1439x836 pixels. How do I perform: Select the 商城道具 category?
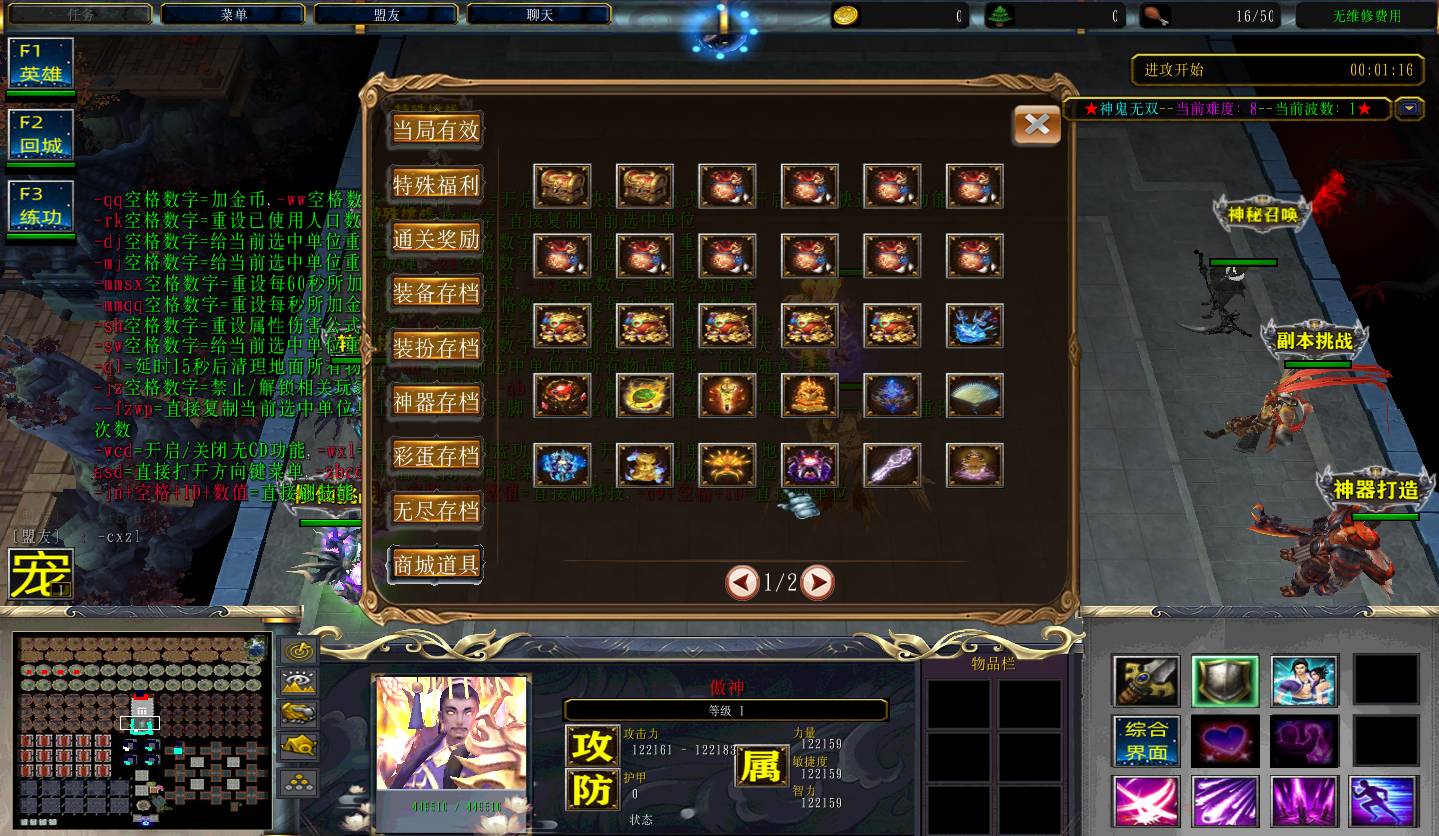tap(436, 564)
